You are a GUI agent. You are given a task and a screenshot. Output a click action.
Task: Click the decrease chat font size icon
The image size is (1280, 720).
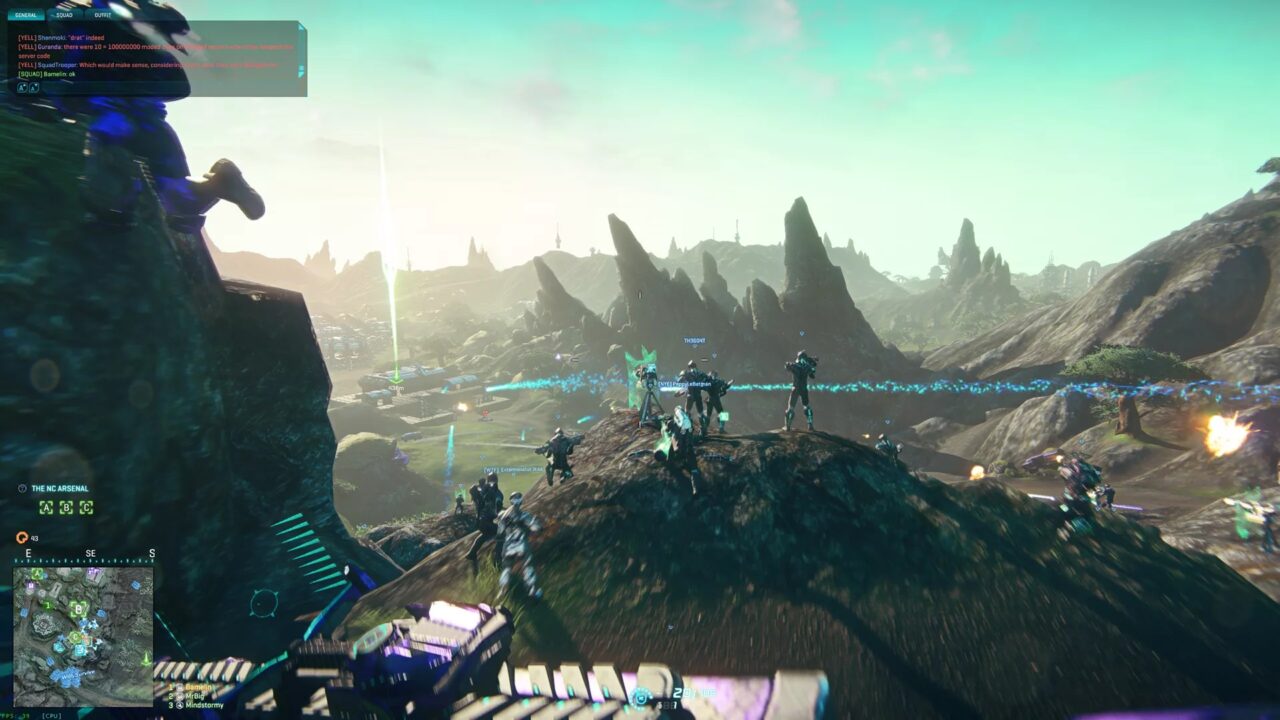click(x=36, y=88)
